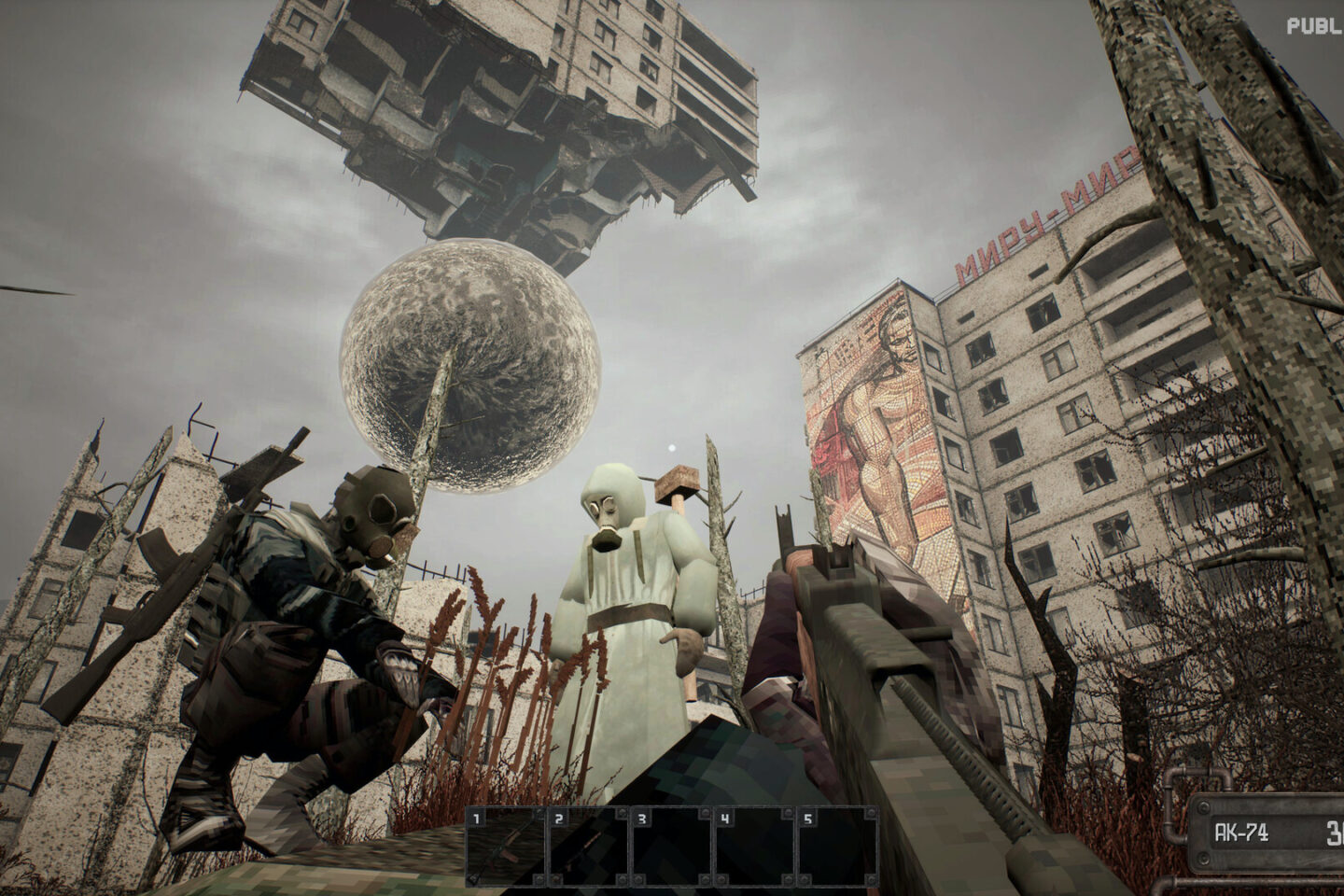
Task: Choose empty hotbar slot 5
Action: tap(837, 847)
